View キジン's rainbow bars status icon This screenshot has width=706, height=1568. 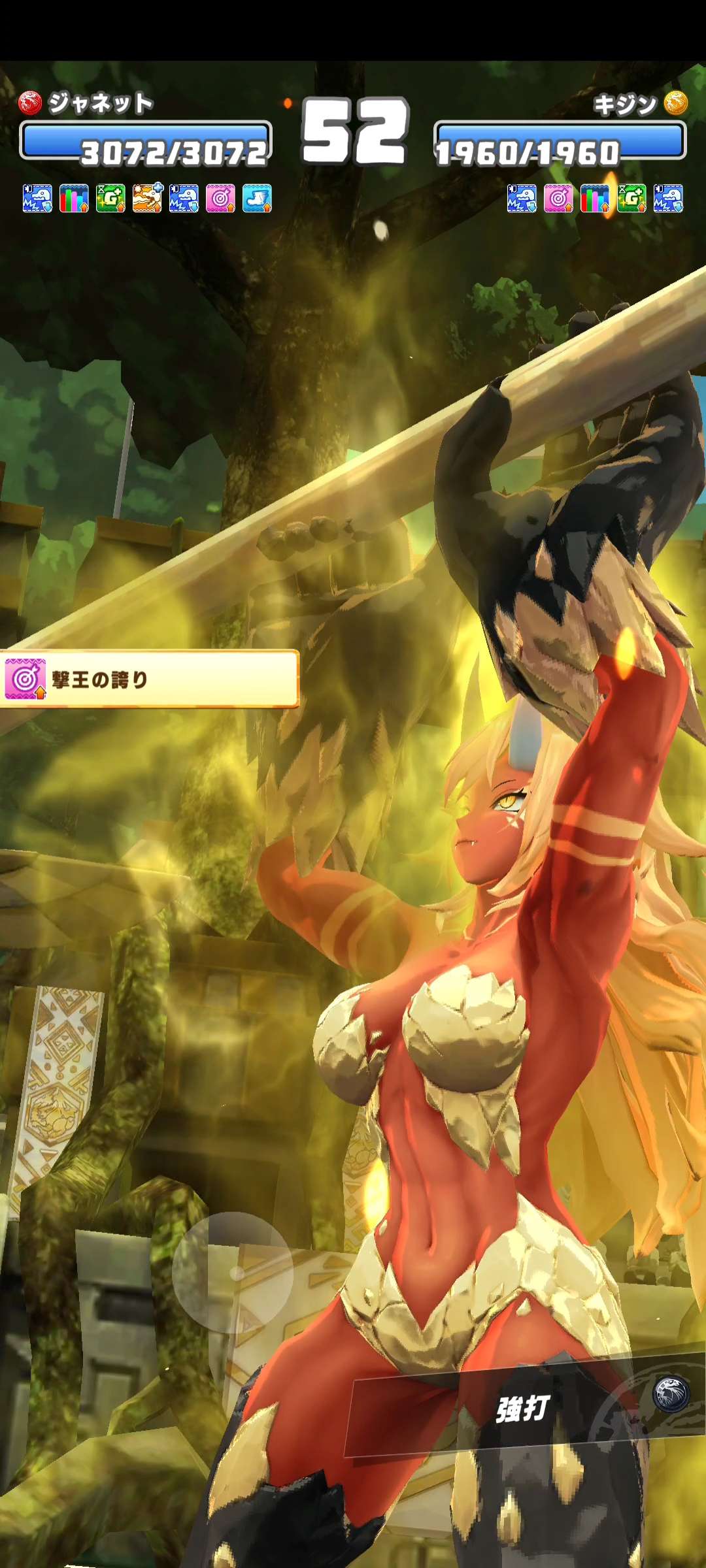point(595,198)
